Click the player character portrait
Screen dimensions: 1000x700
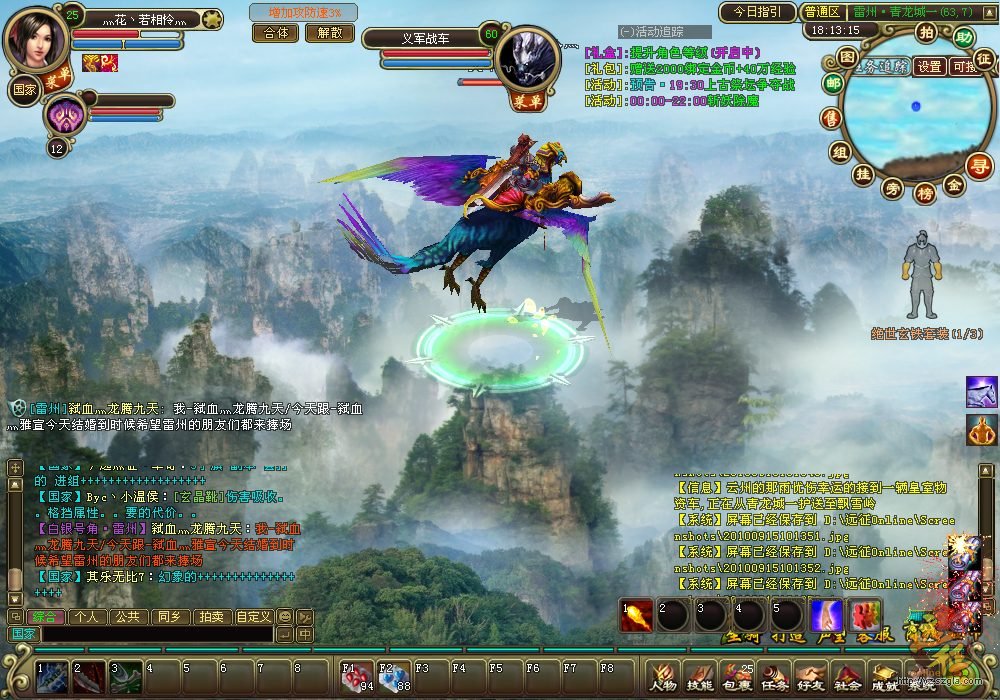[36, 38]
